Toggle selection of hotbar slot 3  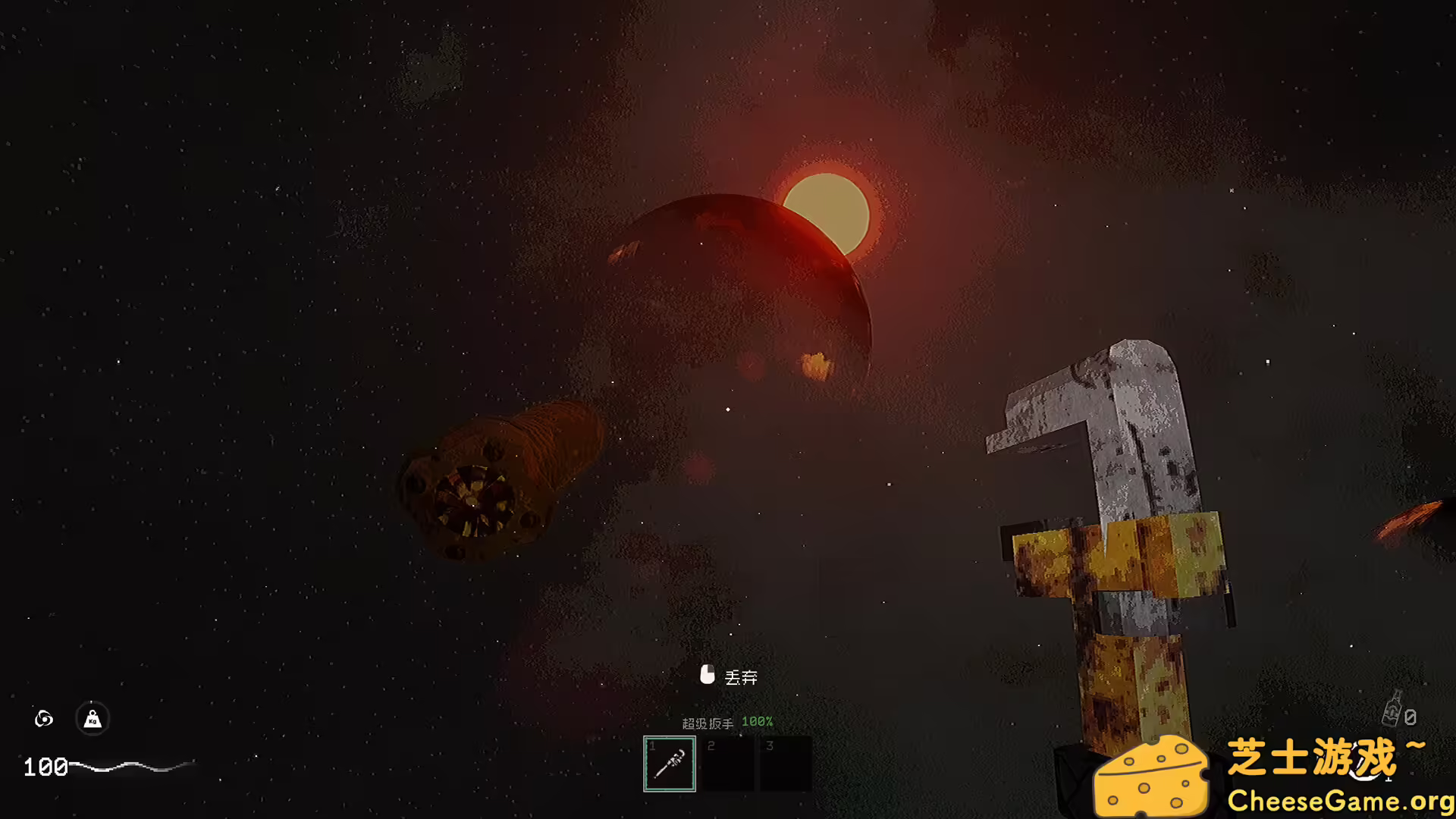click(786, 762)
